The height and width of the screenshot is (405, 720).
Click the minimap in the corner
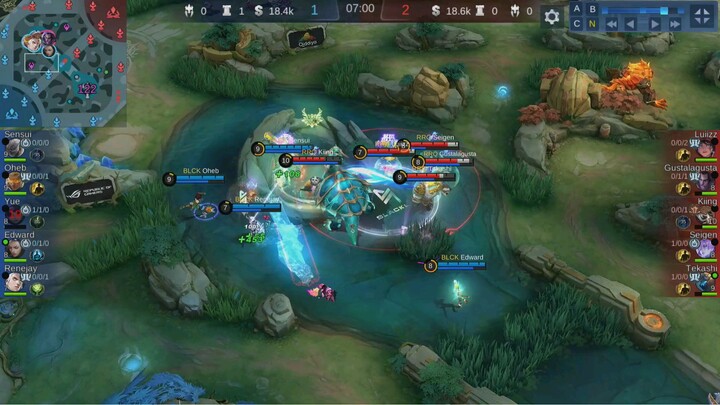[62, 62]
